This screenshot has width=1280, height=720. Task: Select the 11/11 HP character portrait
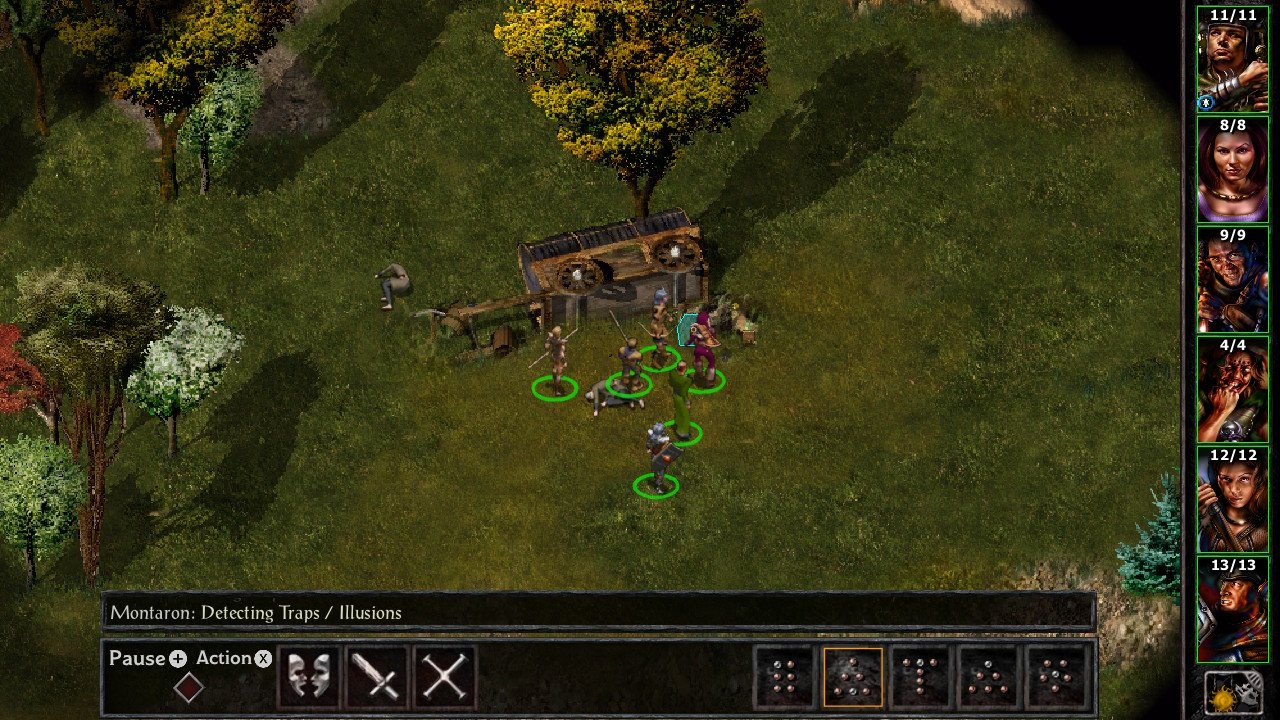pos(1232,58)
